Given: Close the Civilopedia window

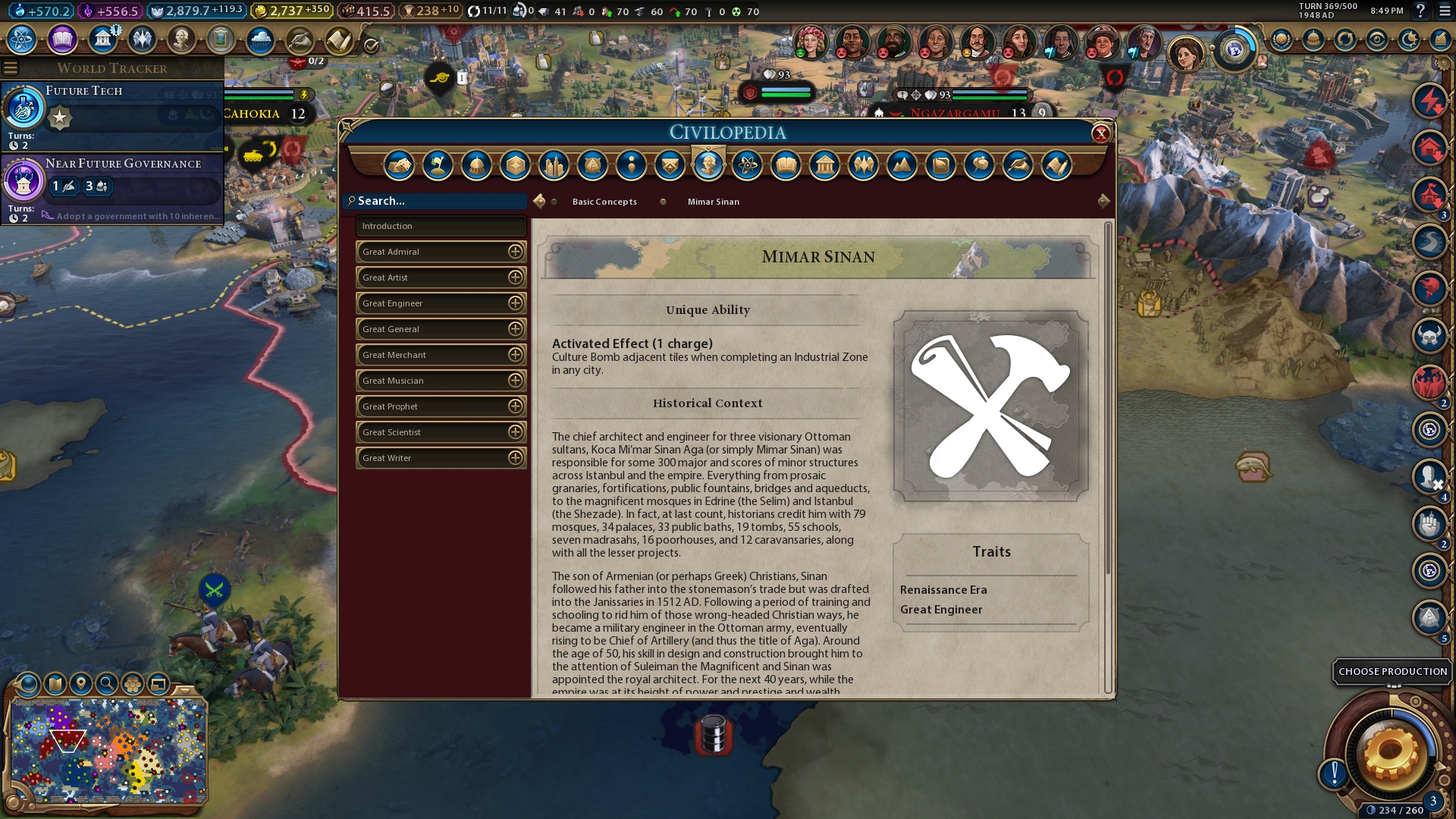Looking at the screenshot, I should [1100, 134].
